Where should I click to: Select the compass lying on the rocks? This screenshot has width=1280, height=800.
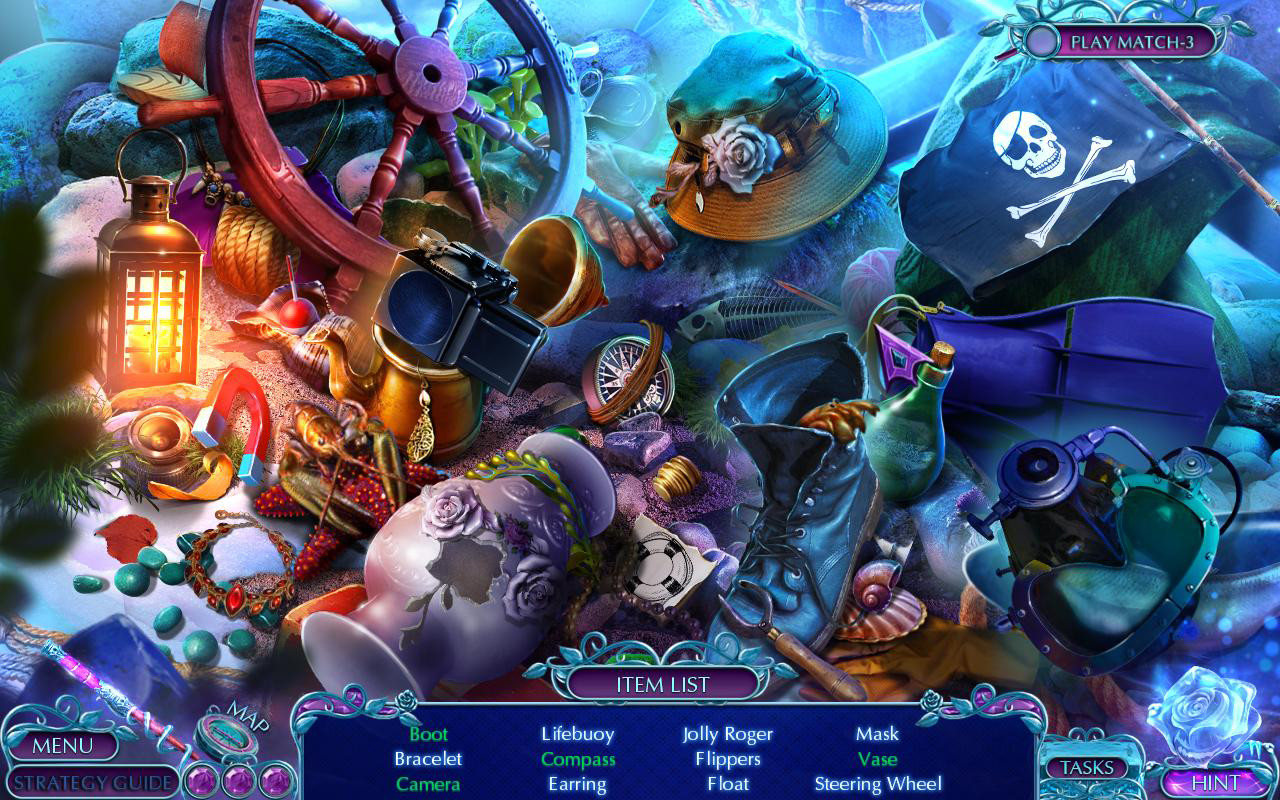pos(623,380)
